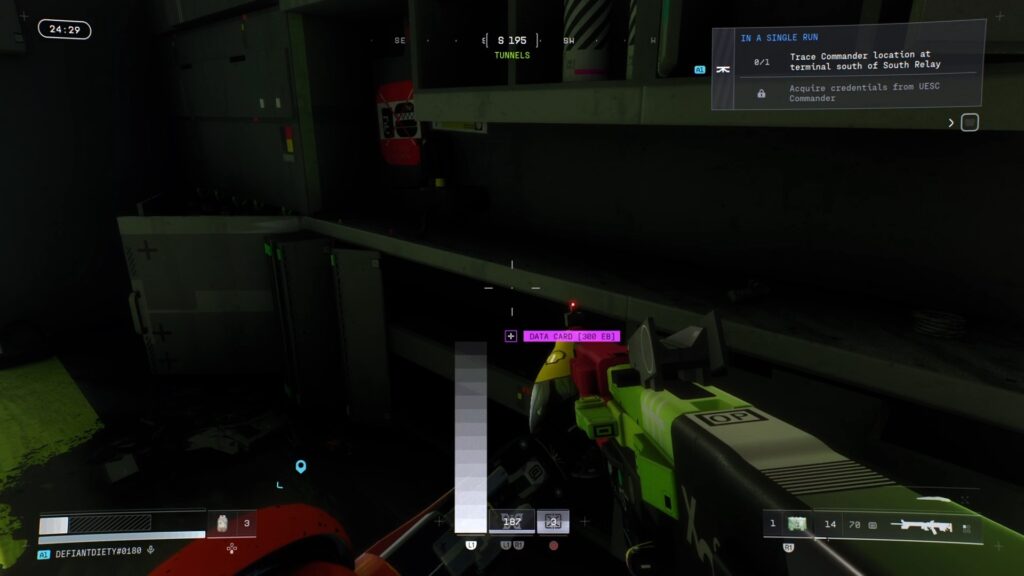This screenshot has height=576, width=1024.
Task: Select the Trace Commander location objective
Action: click(866, 61)
